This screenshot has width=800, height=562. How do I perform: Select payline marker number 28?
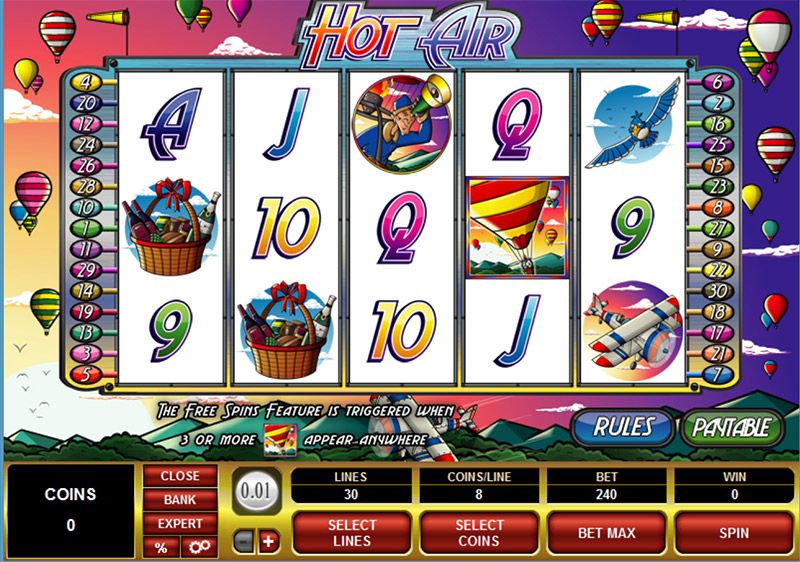click(83, 186)
